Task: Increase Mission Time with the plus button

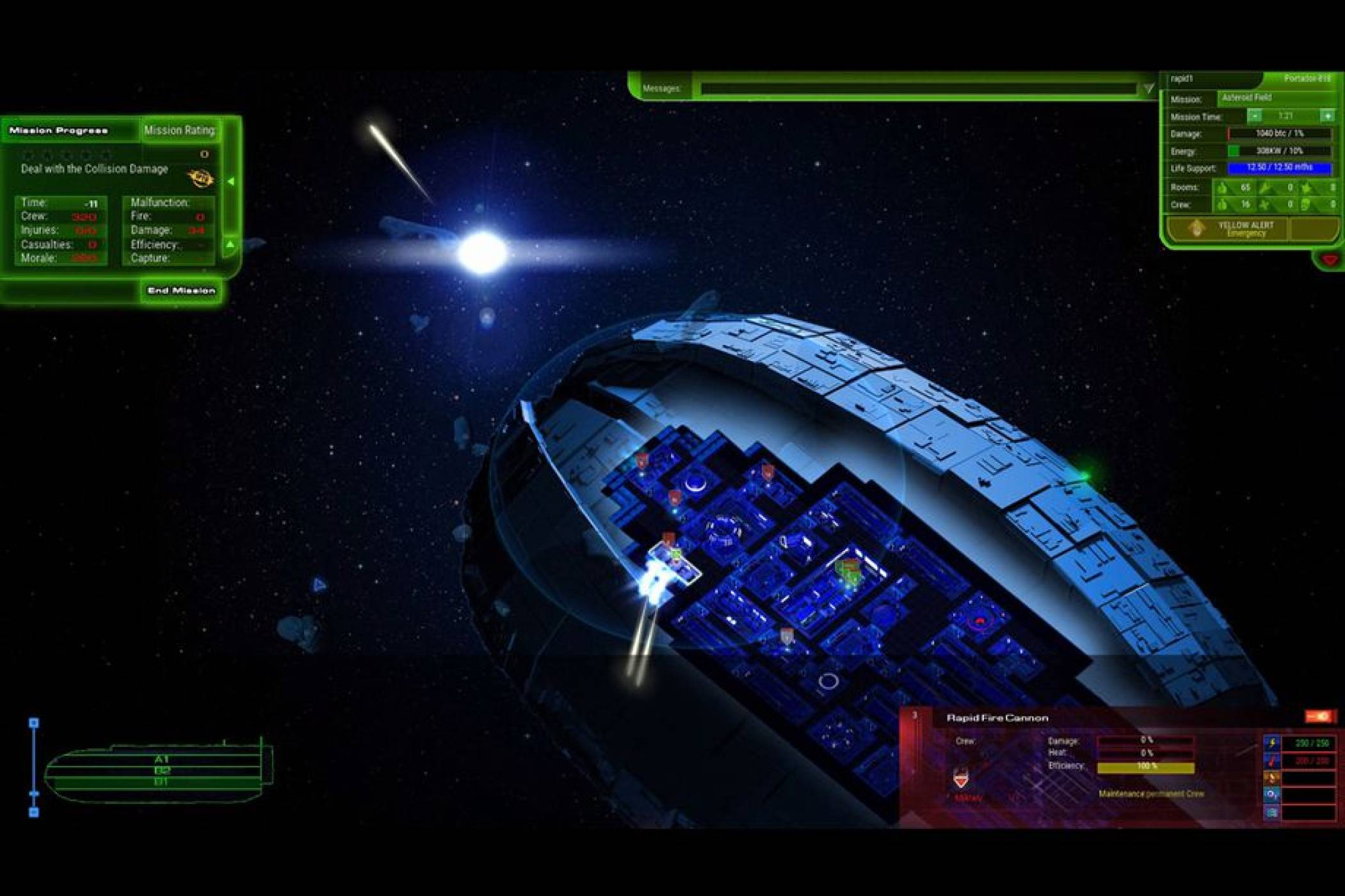Action: [x=1328, y=116]
